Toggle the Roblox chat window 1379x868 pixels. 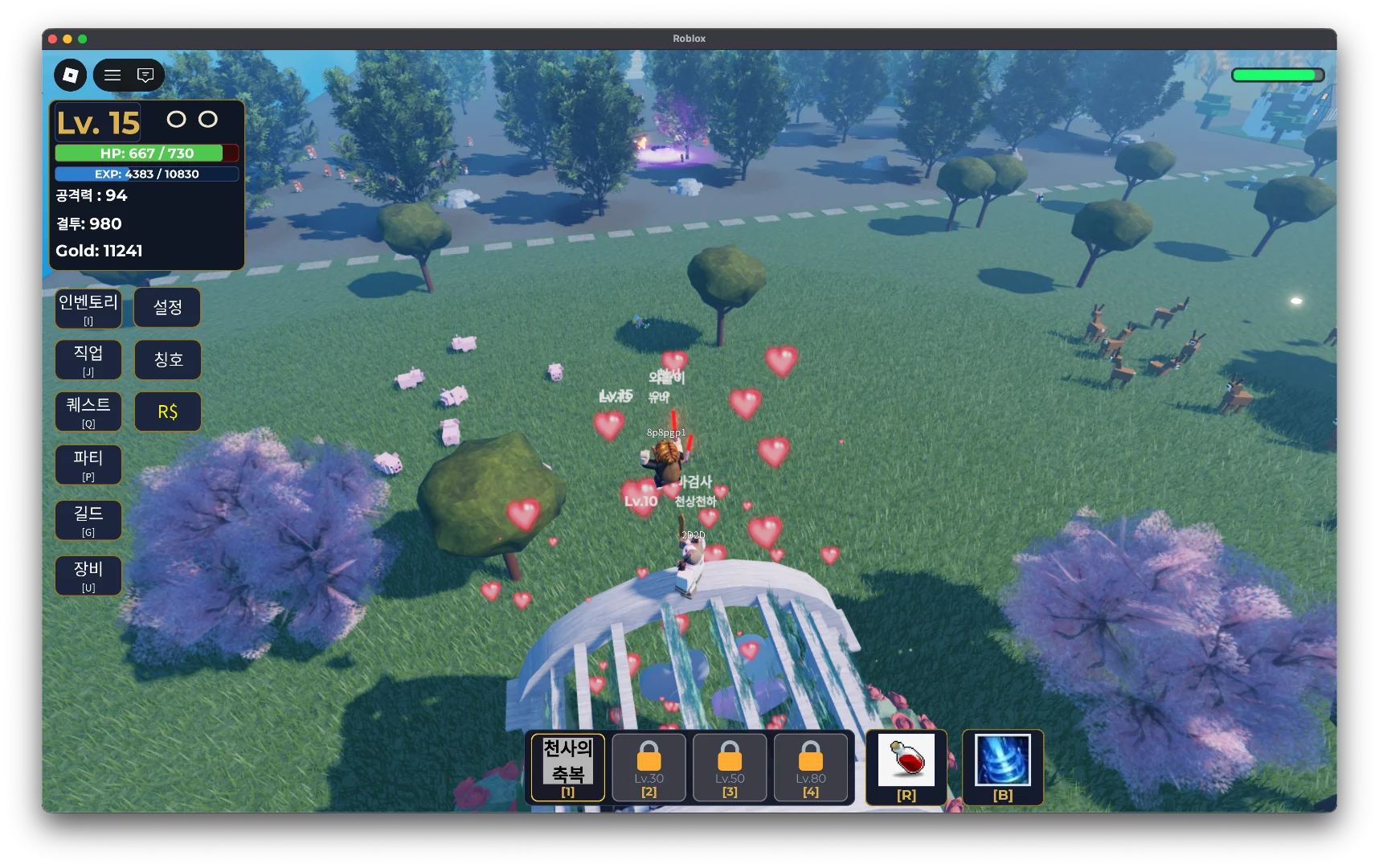tap(145, 75)
